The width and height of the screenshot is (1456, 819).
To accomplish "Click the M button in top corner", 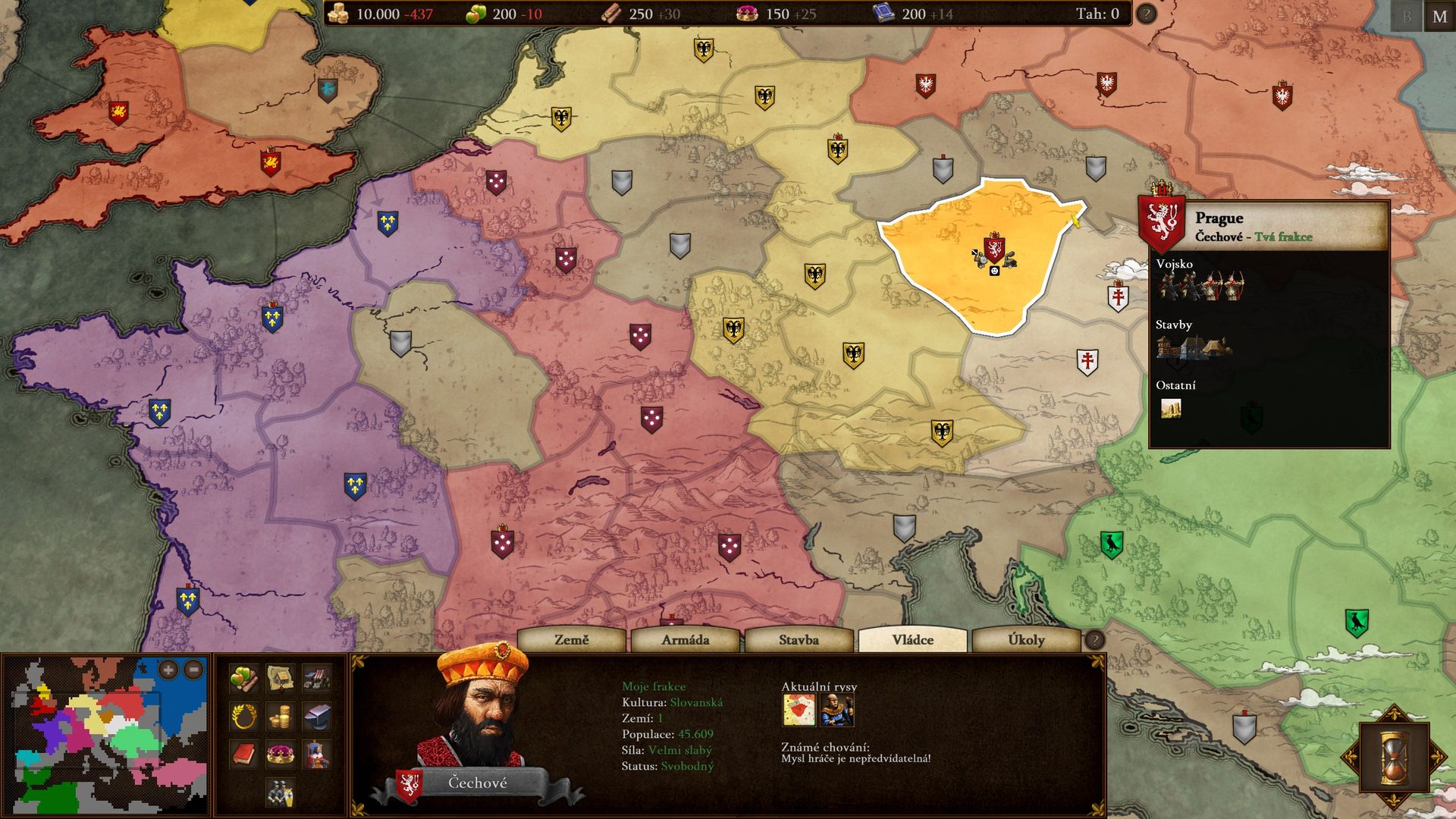I will coord(1439,17).
